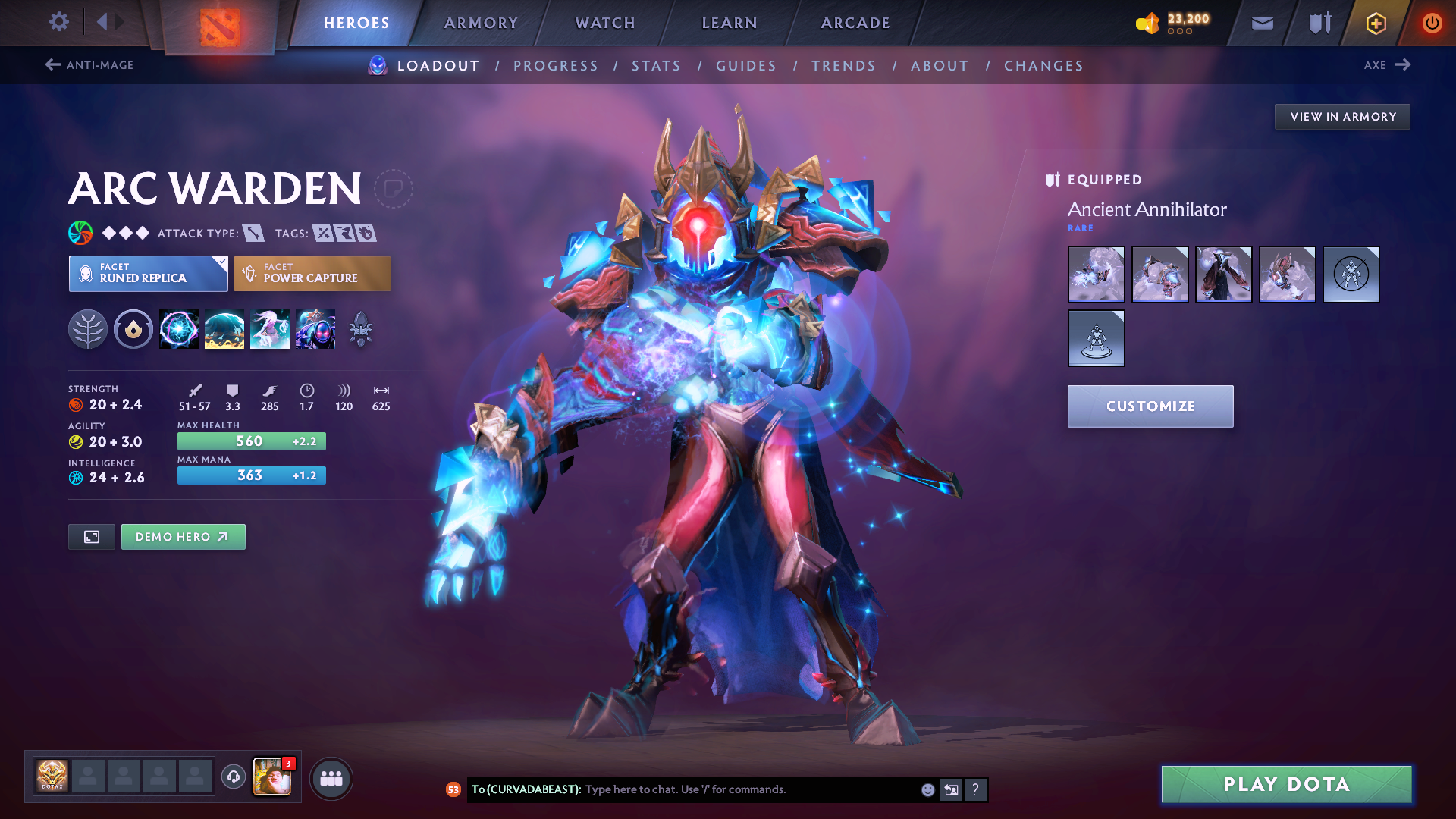Open the Trends section
The image size is (1456, 819).
click(843, 66)
